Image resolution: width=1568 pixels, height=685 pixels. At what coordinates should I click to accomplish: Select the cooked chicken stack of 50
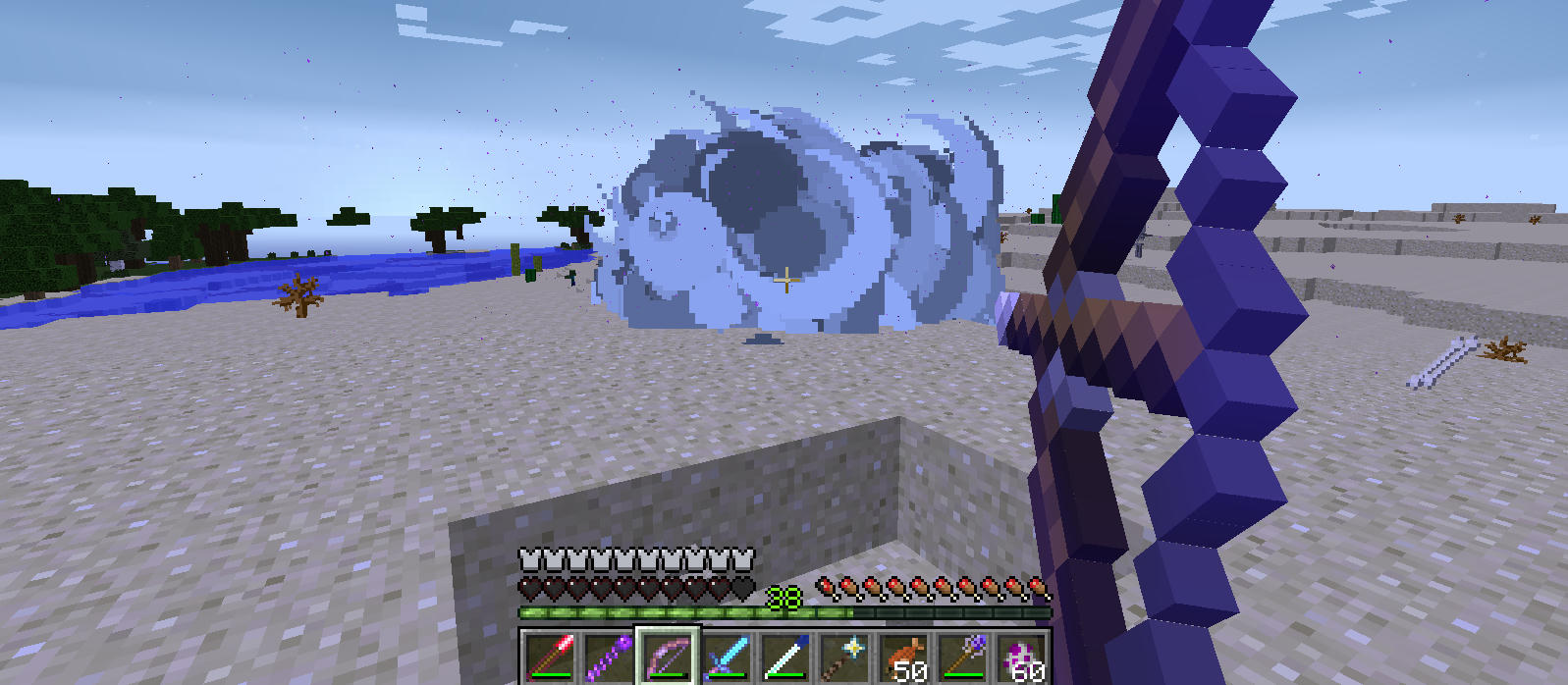tap(903, 657)
